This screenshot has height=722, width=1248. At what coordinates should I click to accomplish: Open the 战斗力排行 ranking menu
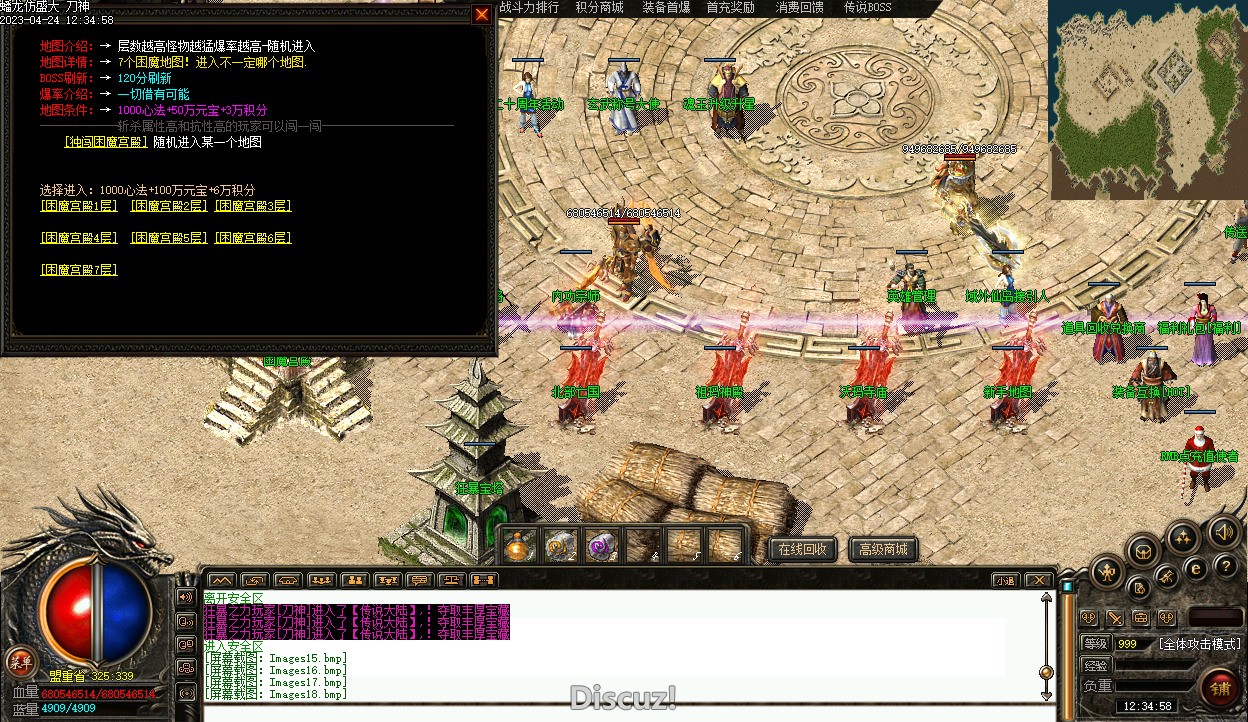coord(529,8)
